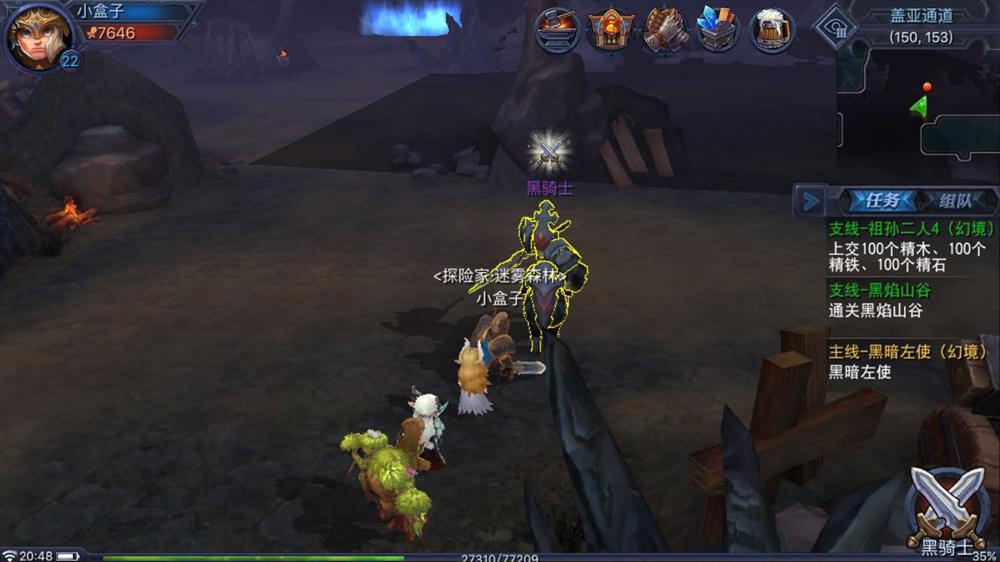Image resolution: width=1000 pixels, height=562 pixels.
Task: Open the armored gauntlets icon
Action: coord(664,29)
